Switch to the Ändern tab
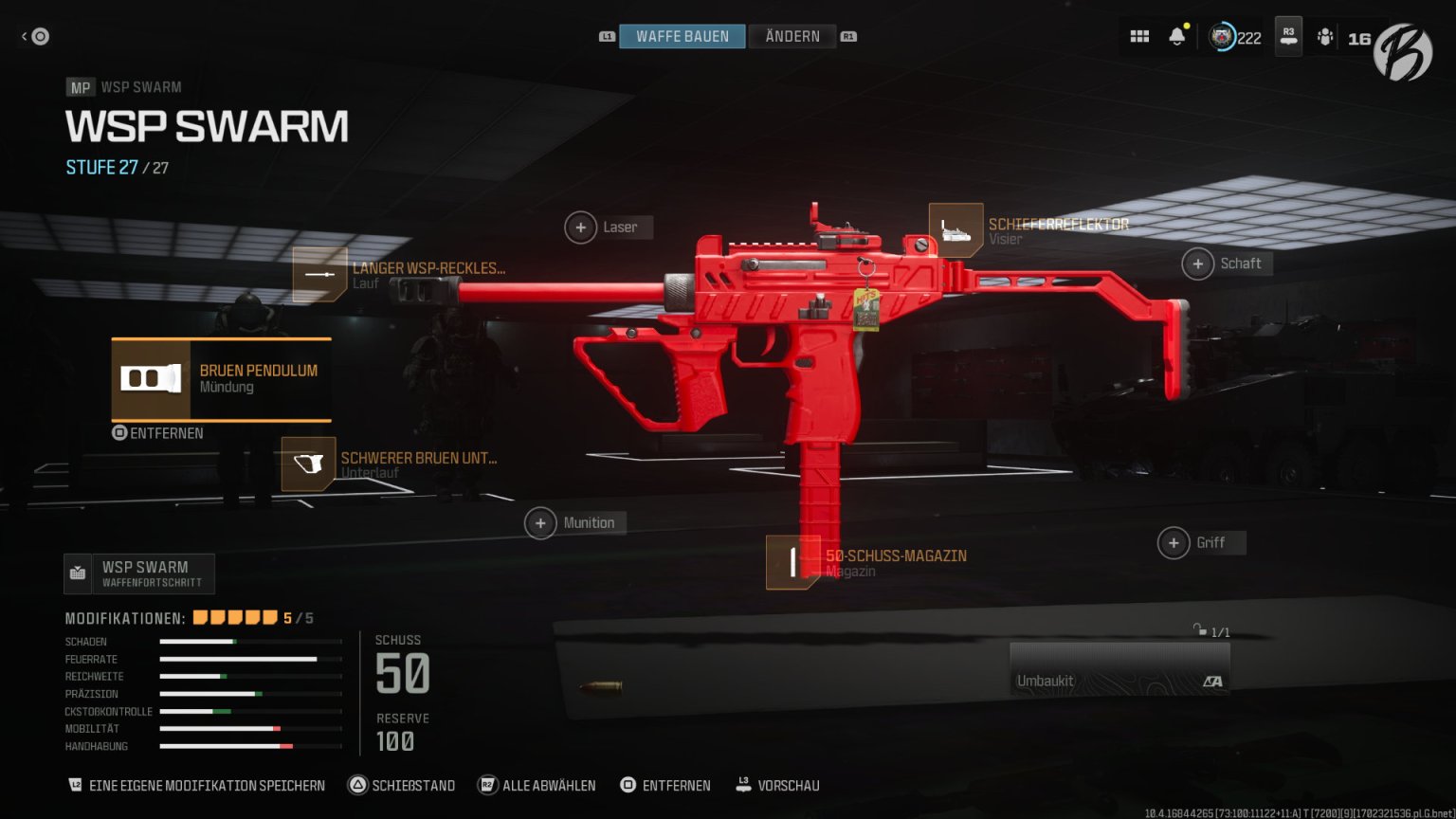 pyautogui.click(x=792, y=36)
